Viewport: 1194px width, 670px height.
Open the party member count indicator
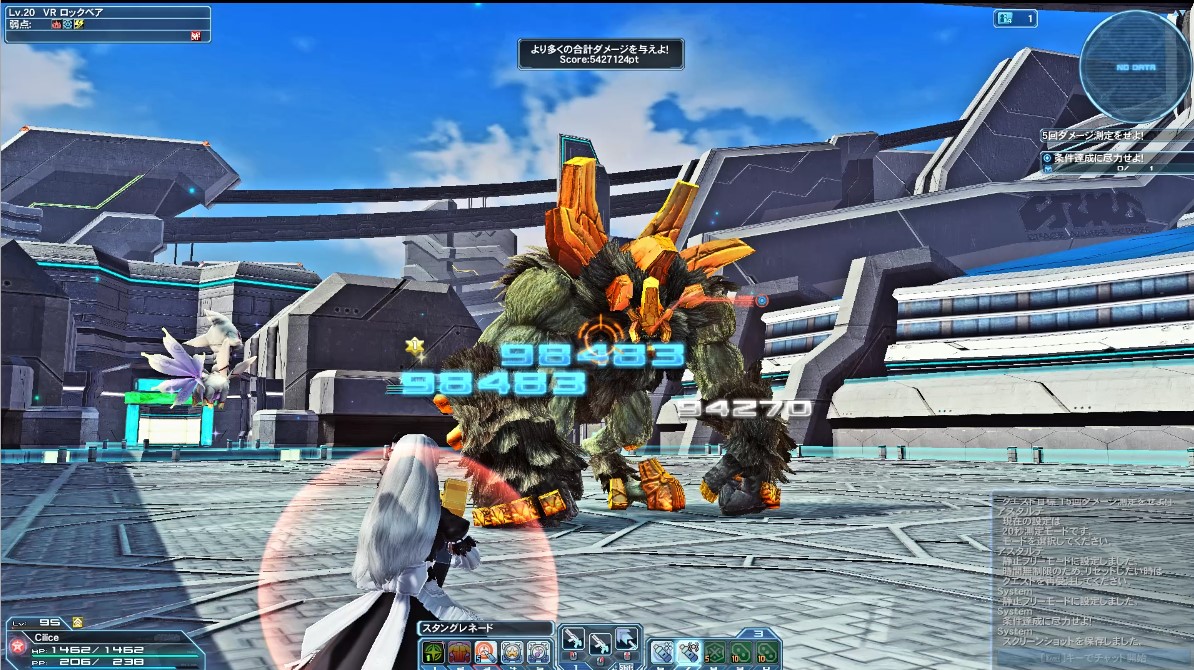[x=1015, y=18]
